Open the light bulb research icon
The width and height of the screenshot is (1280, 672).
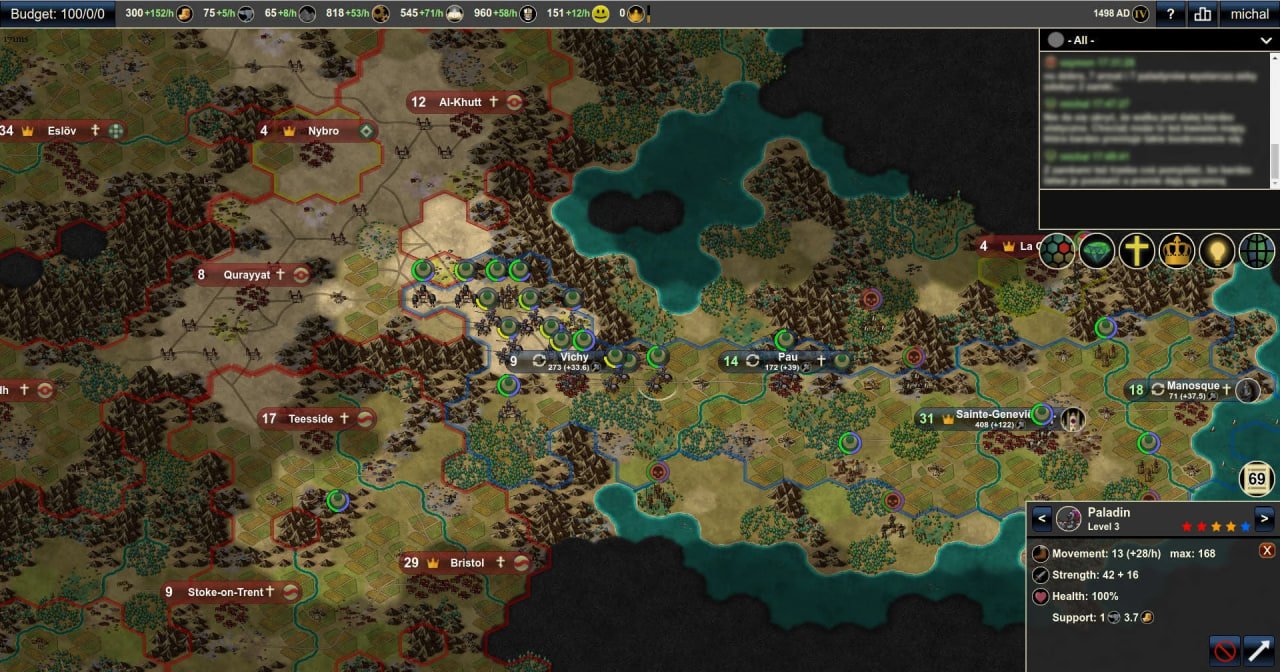pyautogui.click(x=1217, y=250)
